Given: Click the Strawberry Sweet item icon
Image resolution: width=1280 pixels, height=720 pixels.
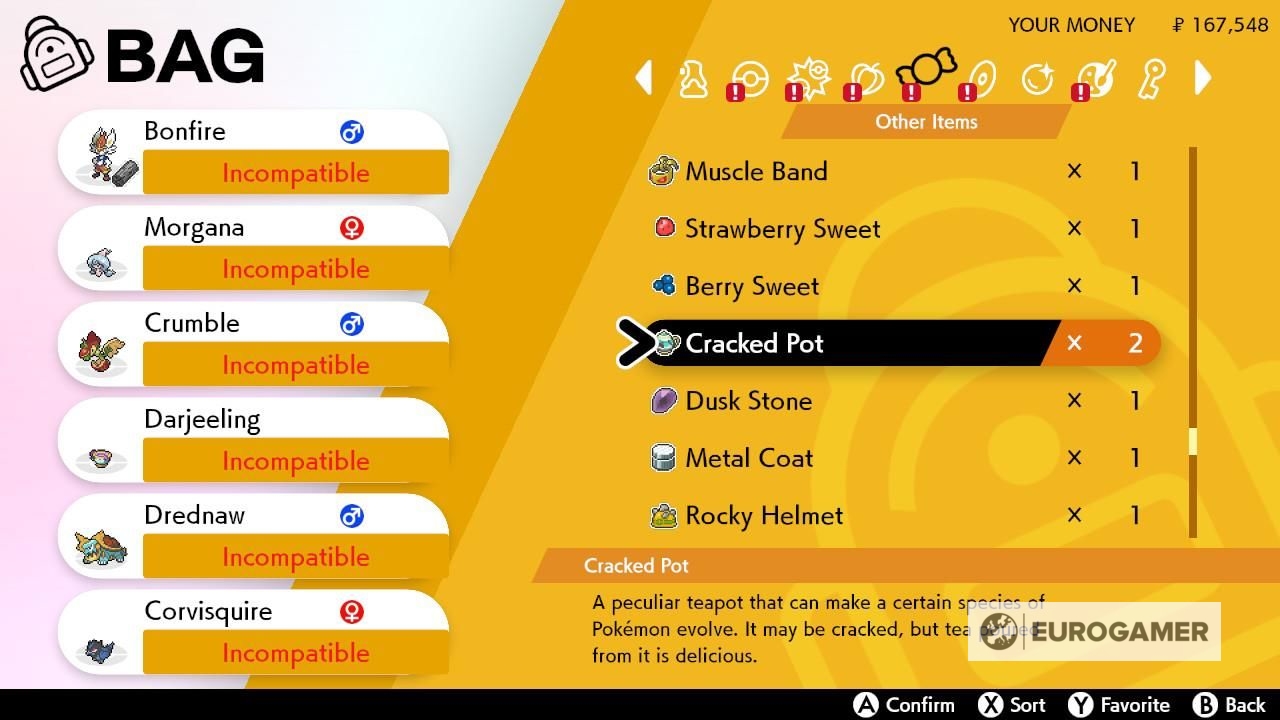Looking at the screenshot, I should click(661, 228).
